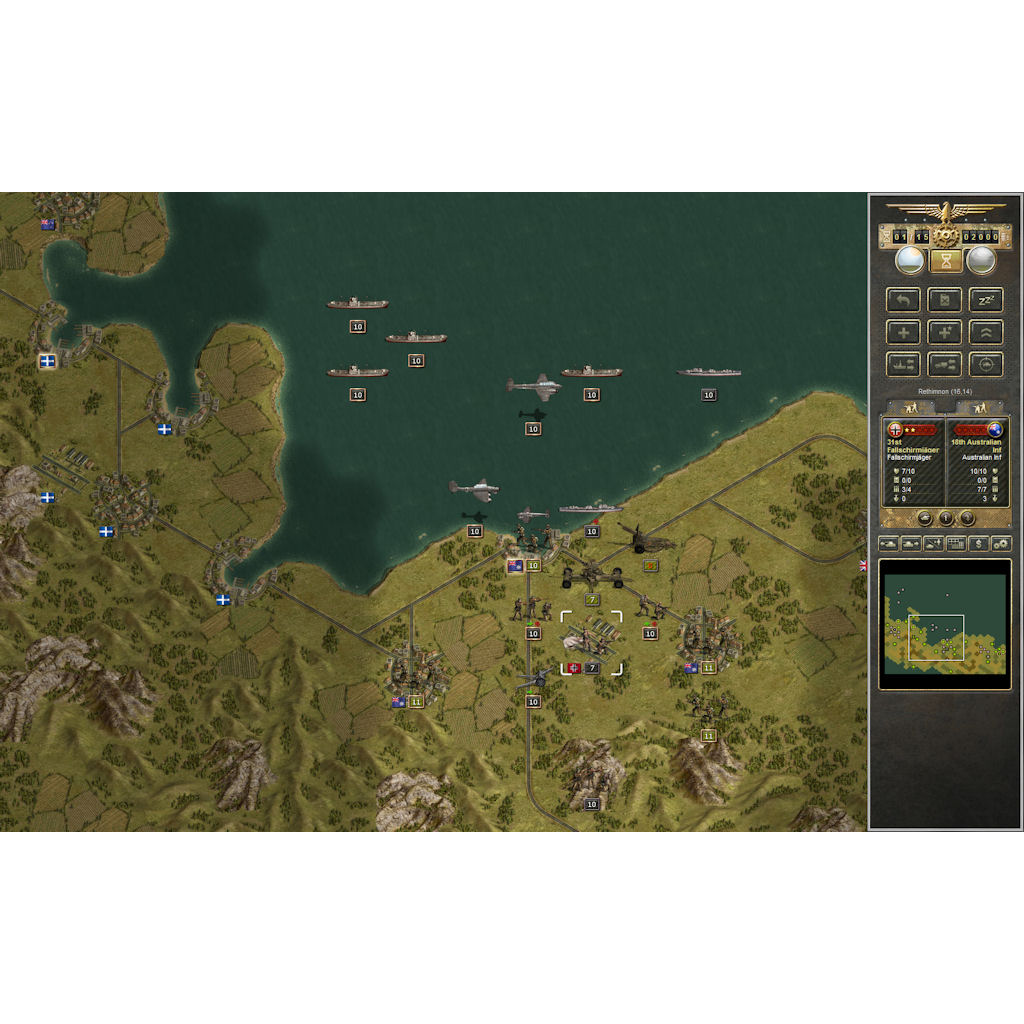1024x1024 pixels.
Task: Show the unit list grid button
Action: point(955,544)
